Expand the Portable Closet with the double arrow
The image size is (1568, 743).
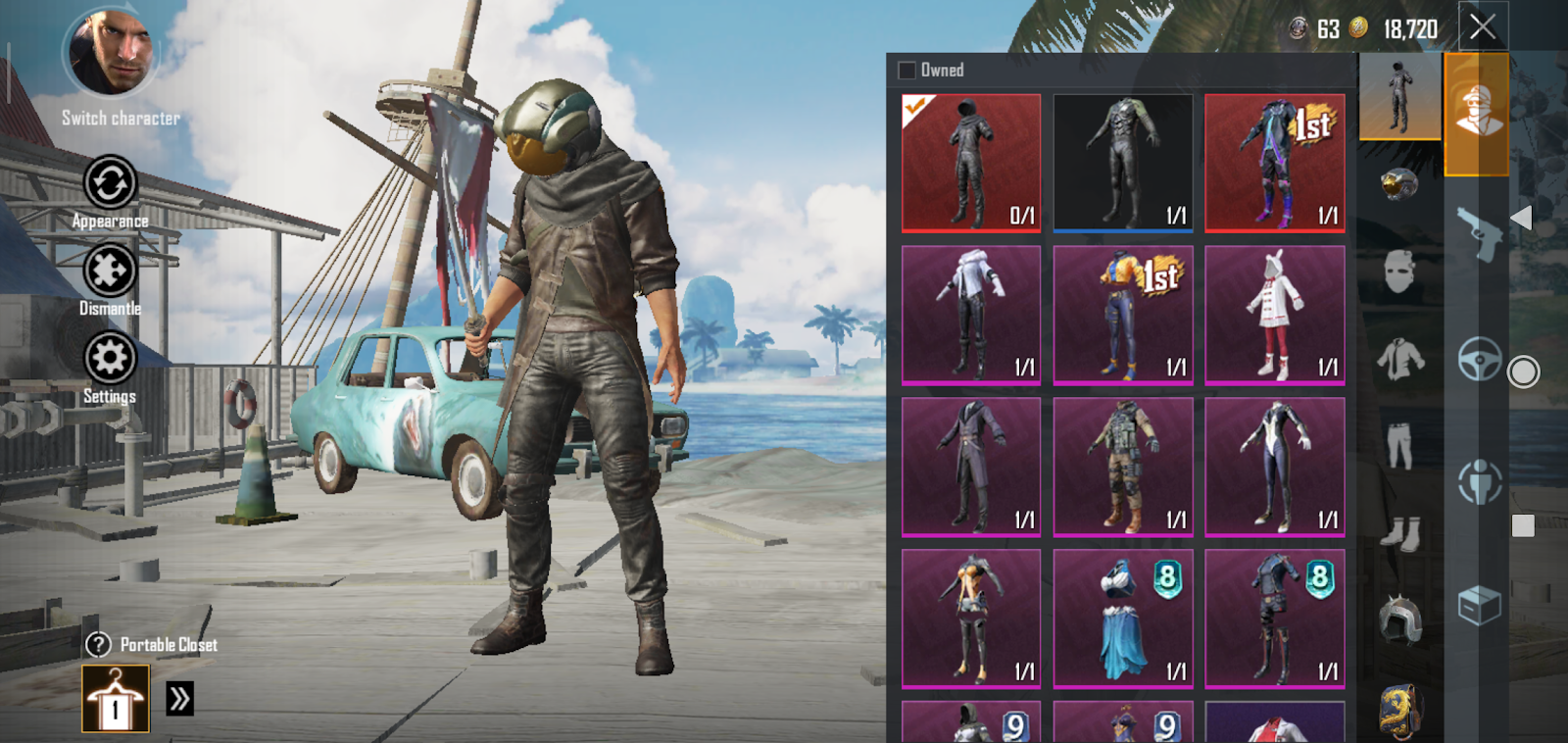(177, 698)
